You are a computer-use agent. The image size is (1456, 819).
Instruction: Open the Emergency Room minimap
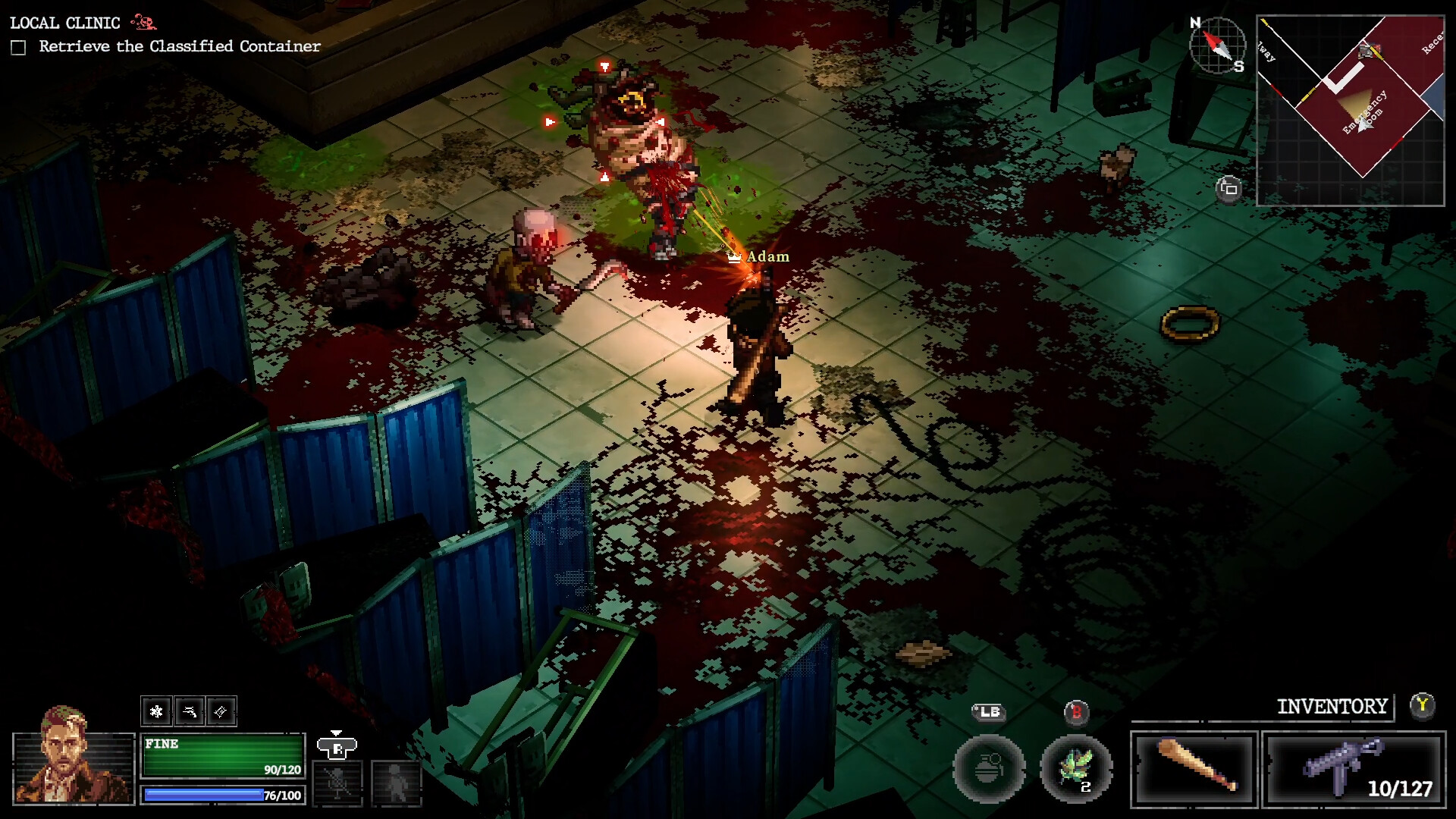[x=1351, y=111]
